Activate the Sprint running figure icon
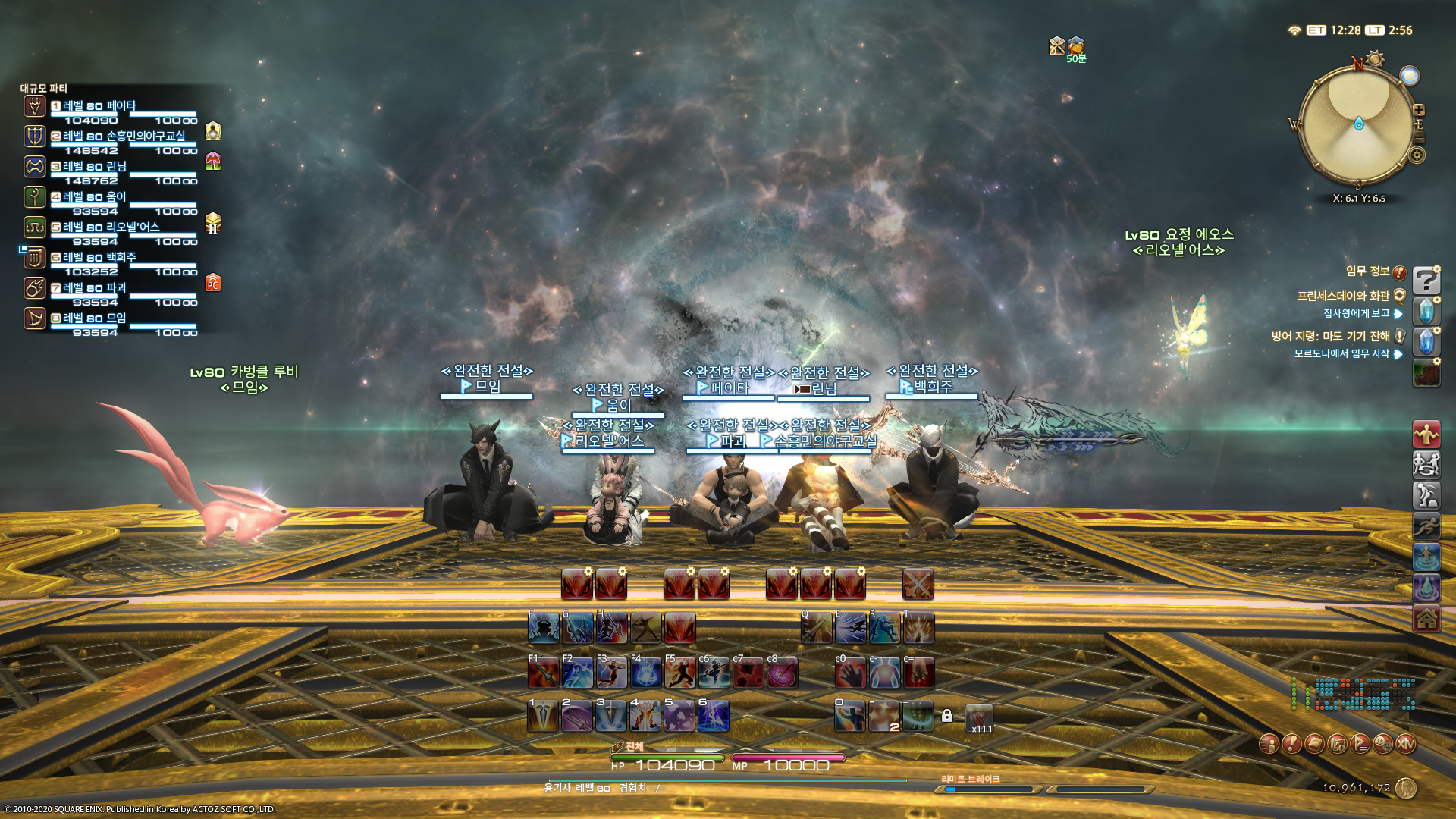Screen dimensions: 1456x819 click(x=1426, y=526)
